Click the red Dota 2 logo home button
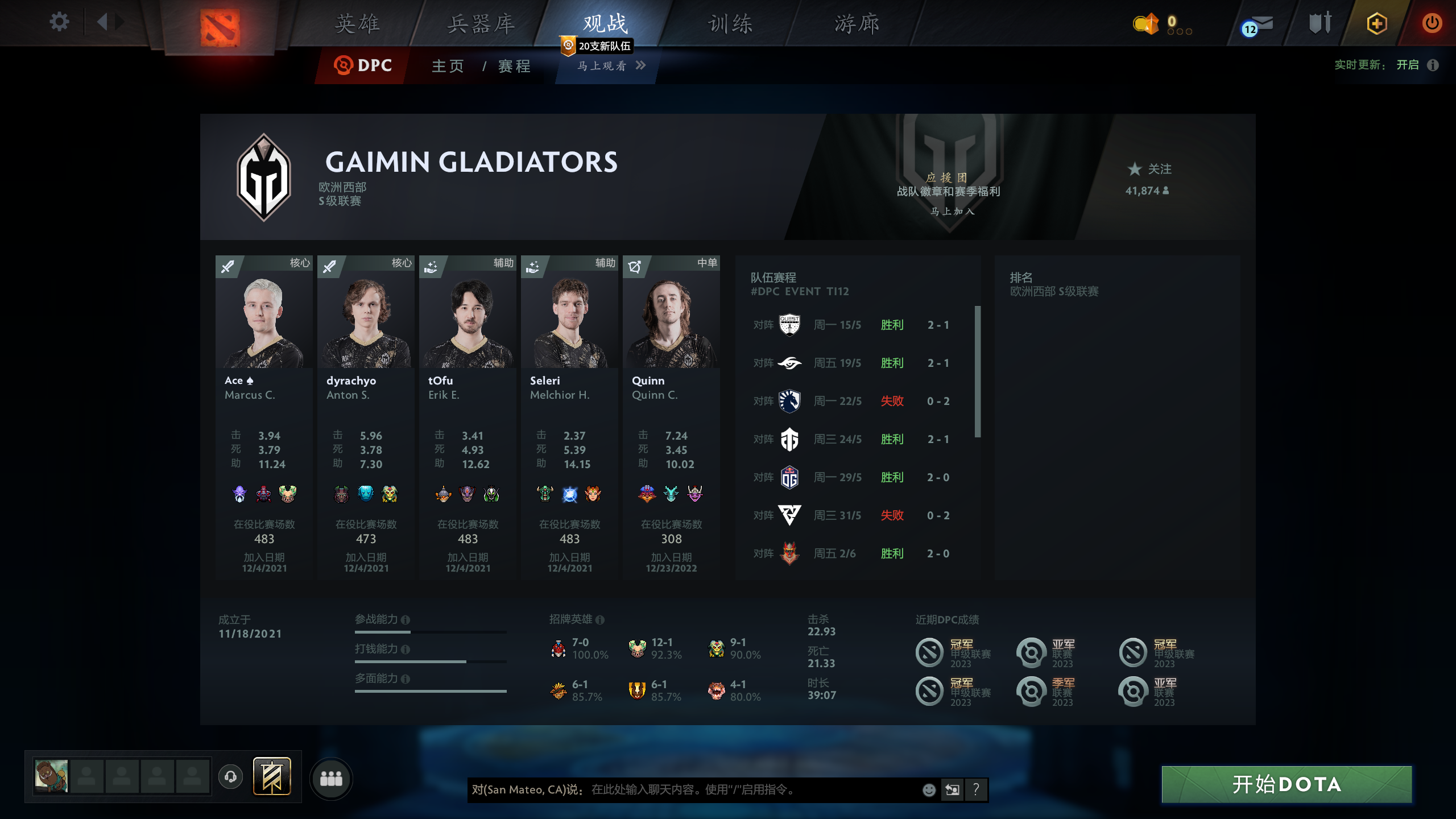The width and height of the screenshot is (1456, 819). coord(220,27)
